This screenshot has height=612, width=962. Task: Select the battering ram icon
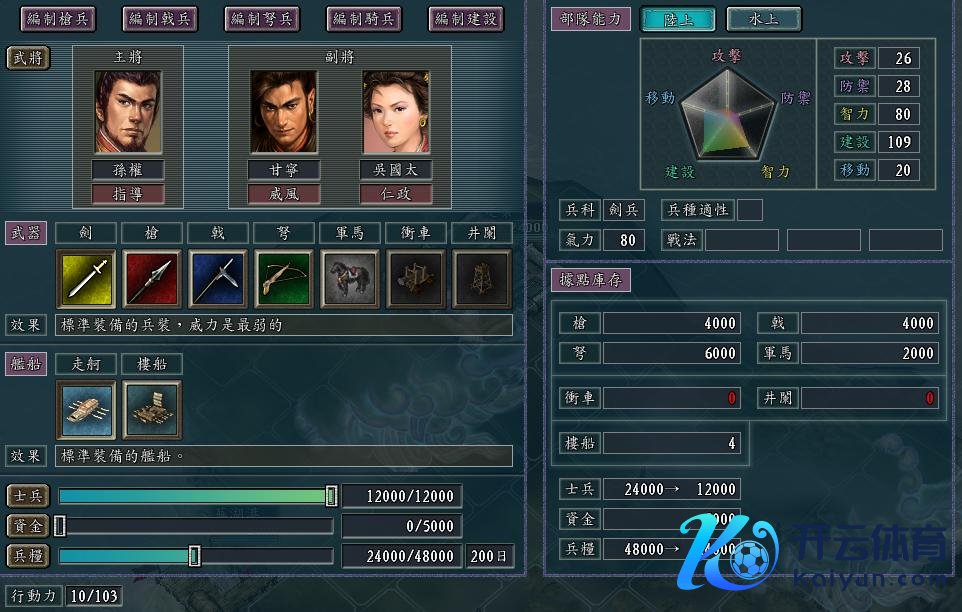[416, 278]
